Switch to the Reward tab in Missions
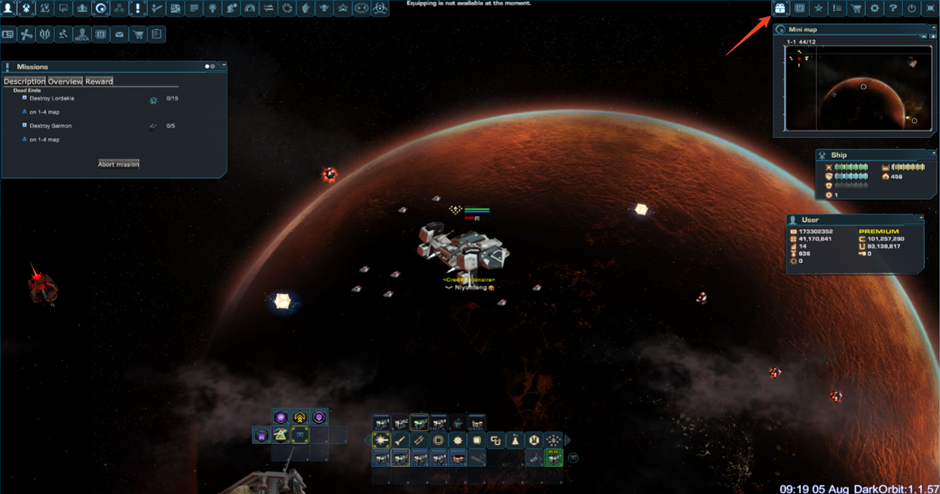 98,81
